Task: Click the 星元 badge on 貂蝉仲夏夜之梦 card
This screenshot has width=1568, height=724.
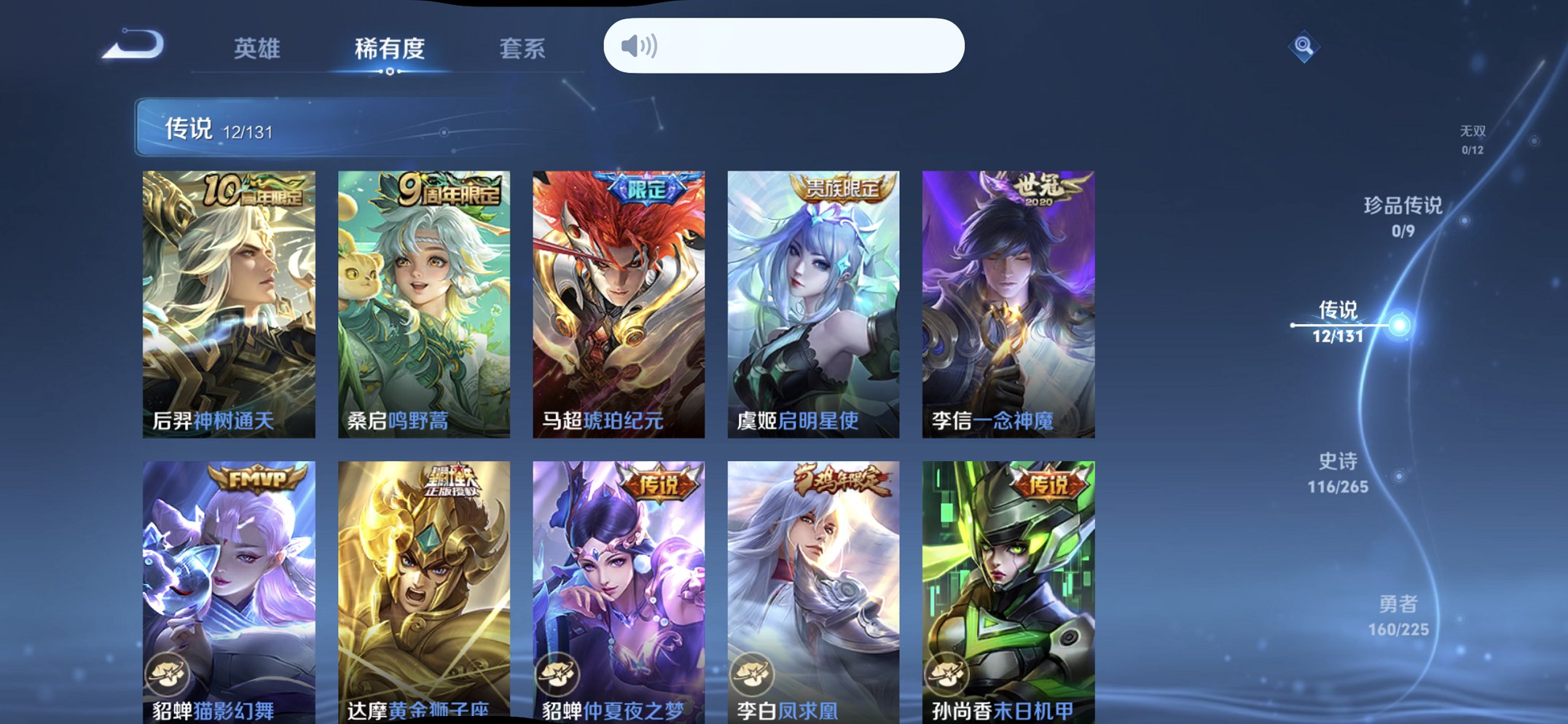Action: [x=560, y=675]
